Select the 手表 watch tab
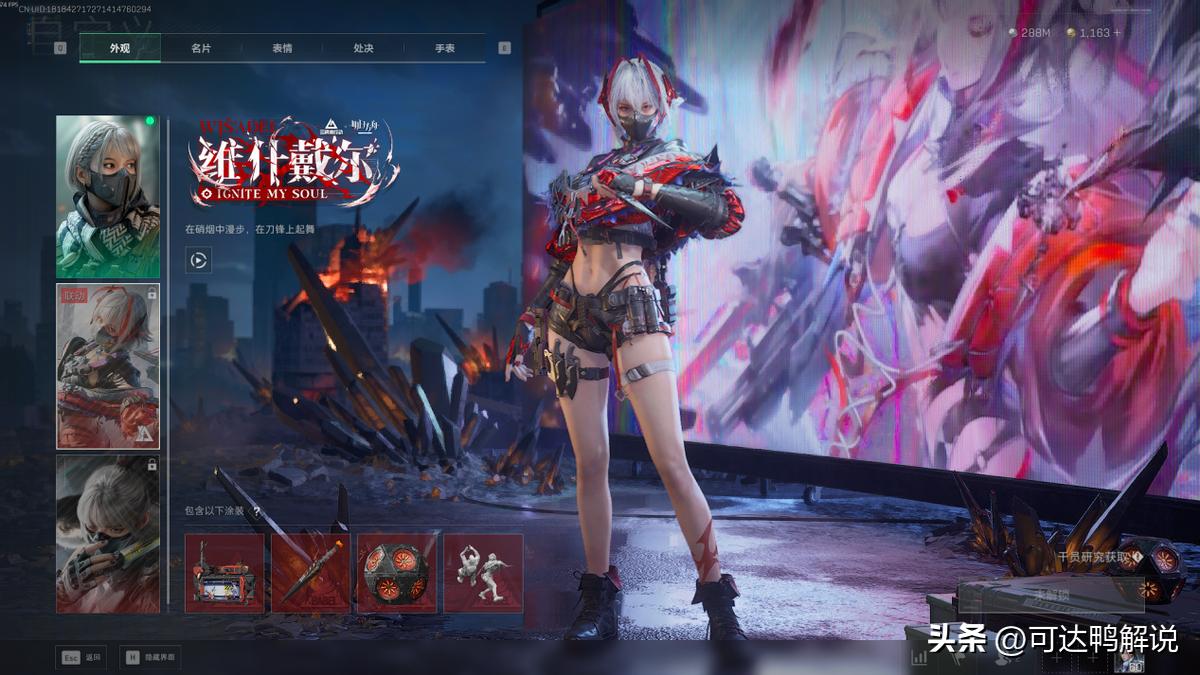 point(444,48)
